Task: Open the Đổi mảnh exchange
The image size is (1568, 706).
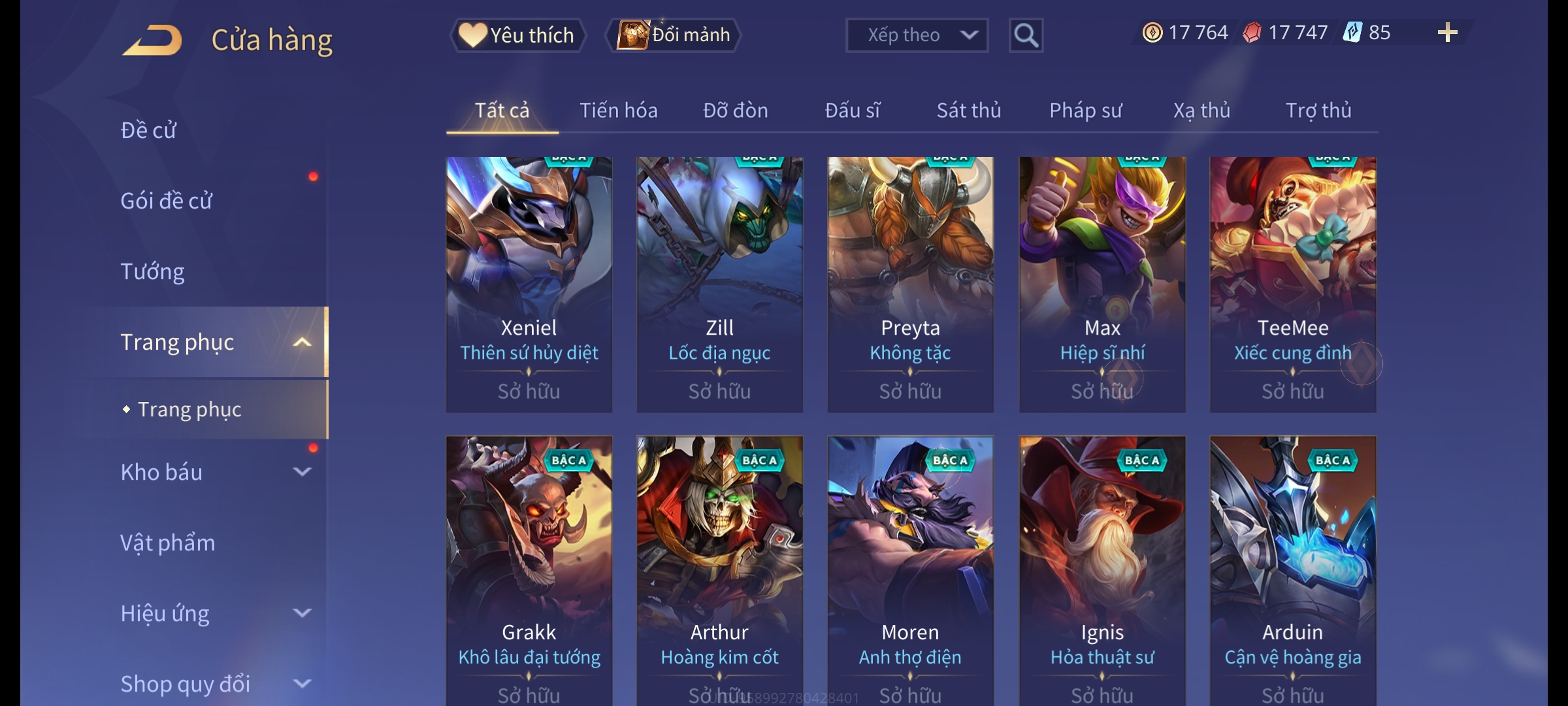Action: pyautogui.click(x=674, y=35)
